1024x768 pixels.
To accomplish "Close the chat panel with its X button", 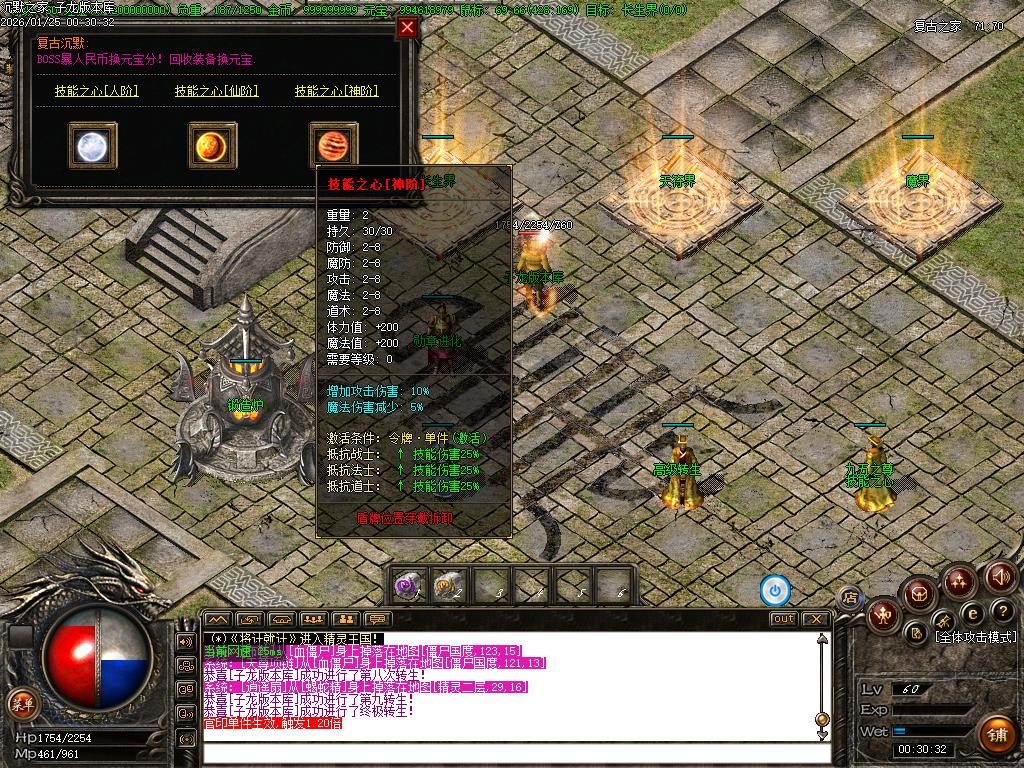I will point(816,619).
